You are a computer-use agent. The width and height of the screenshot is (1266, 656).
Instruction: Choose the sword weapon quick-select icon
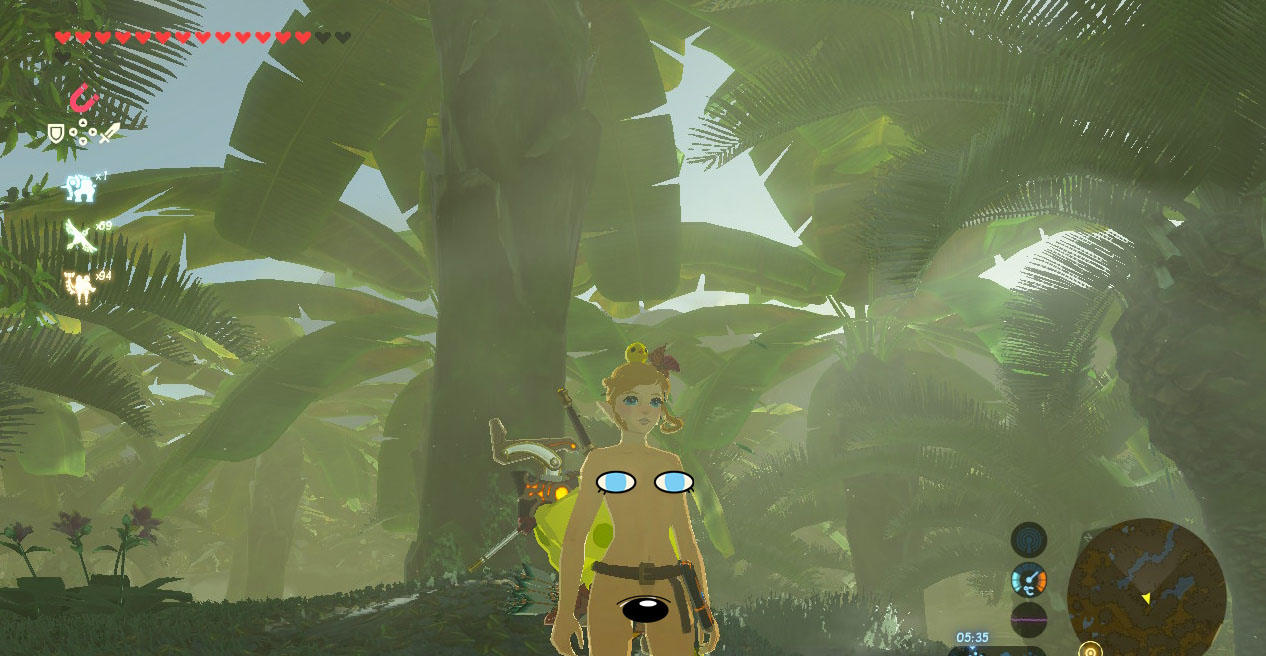pyautogui.click(x=109, y=132)
